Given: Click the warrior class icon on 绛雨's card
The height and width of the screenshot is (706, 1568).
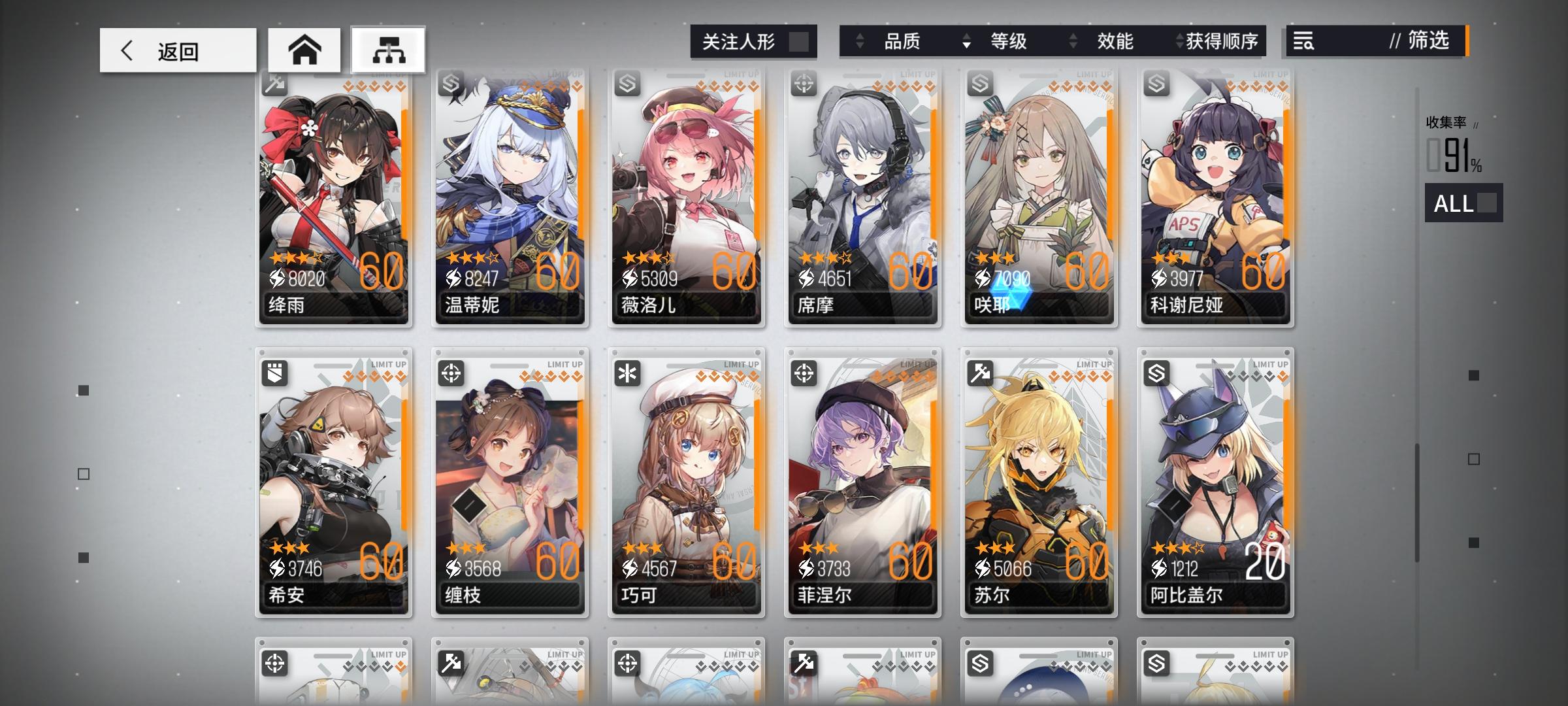Looking at the screenshot, I should pos(274,84).
